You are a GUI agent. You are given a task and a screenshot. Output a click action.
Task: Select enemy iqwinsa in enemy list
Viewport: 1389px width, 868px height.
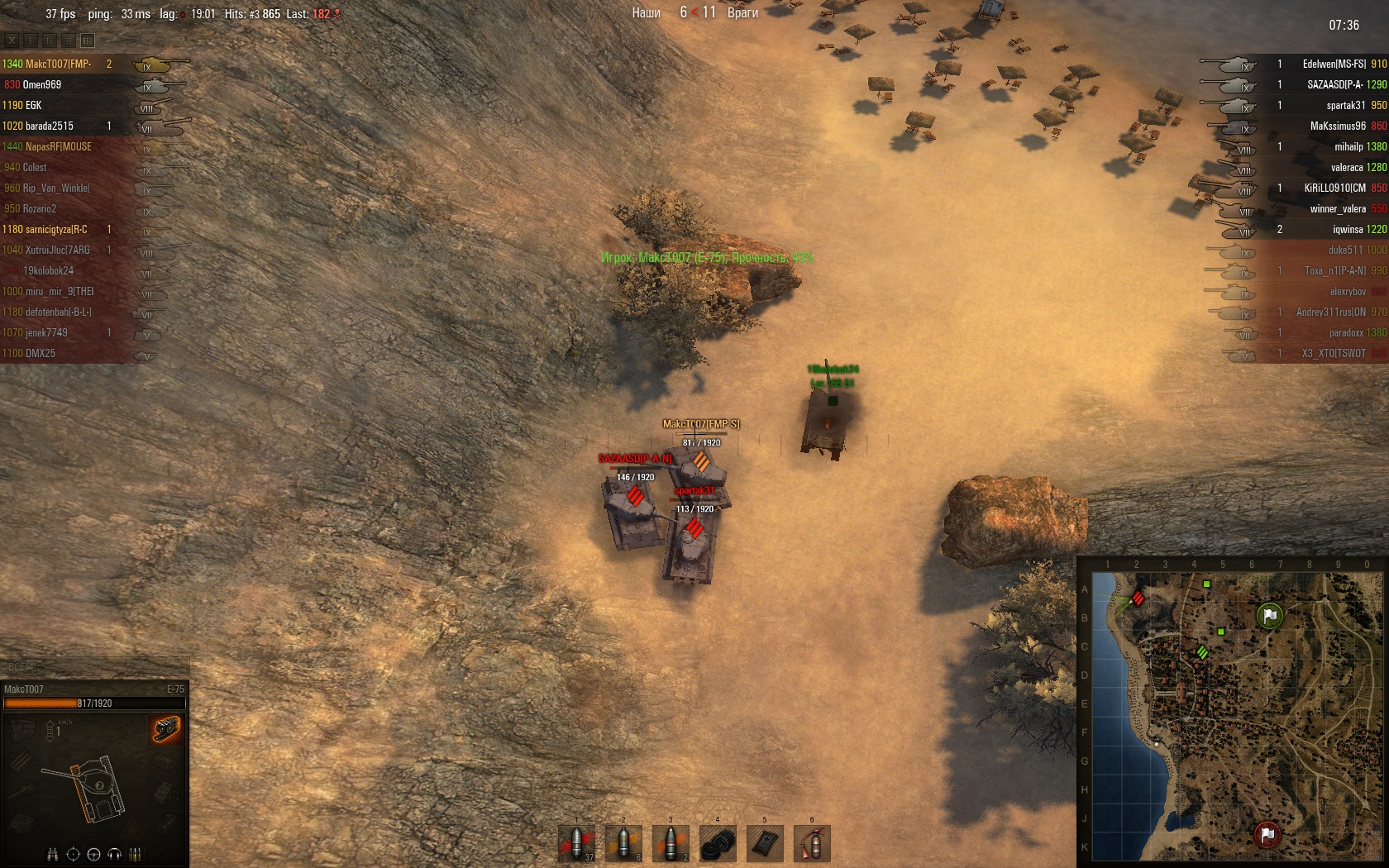pos(1347,229)
